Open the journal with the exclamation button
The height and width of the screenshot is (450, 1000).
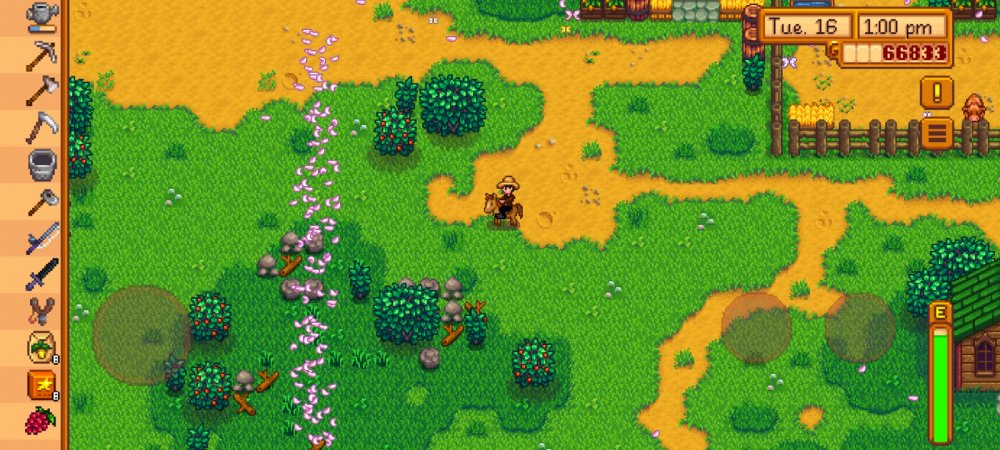coord(937,93)
